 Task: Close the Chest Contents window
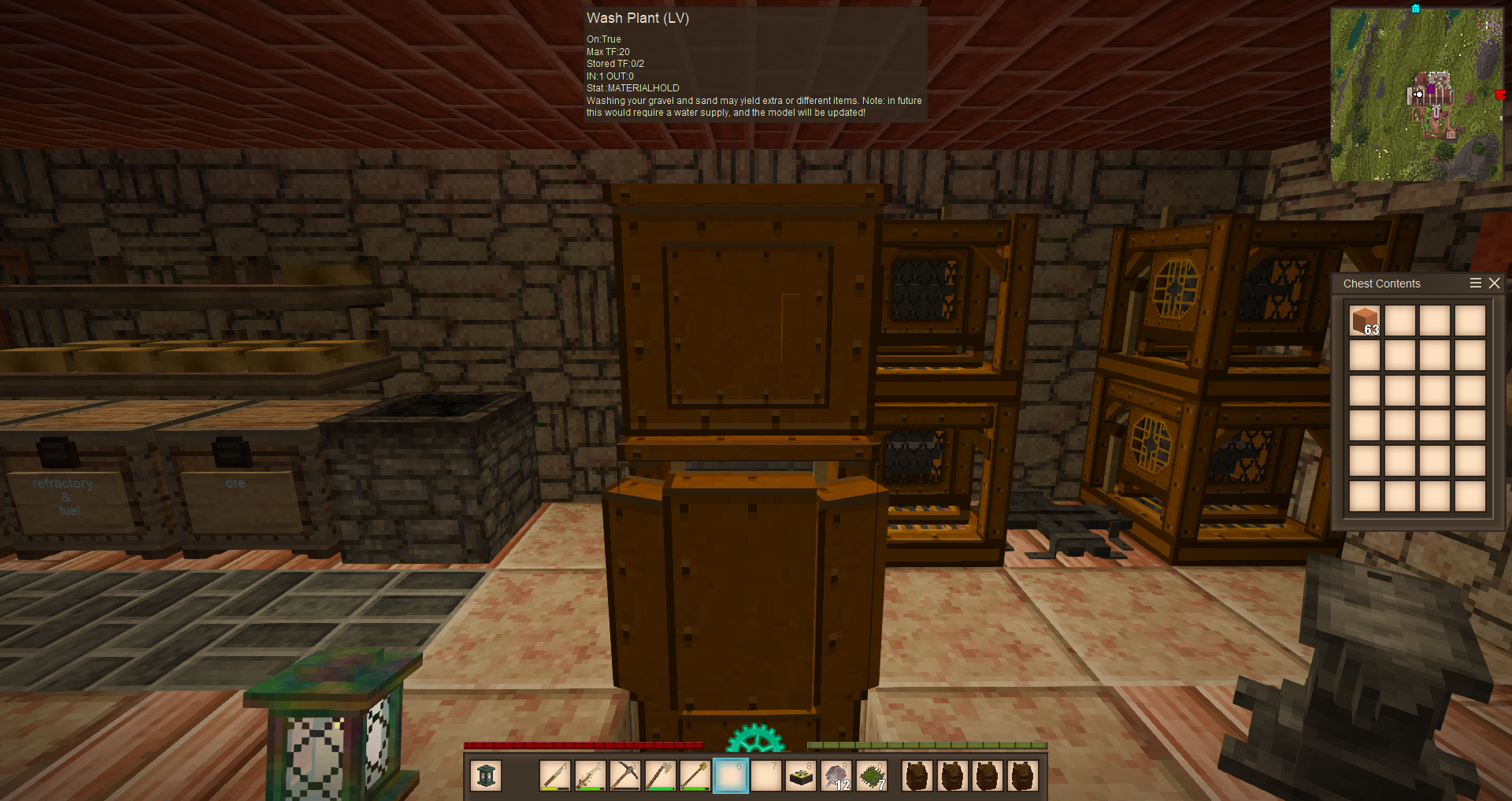coord(1494,284)
